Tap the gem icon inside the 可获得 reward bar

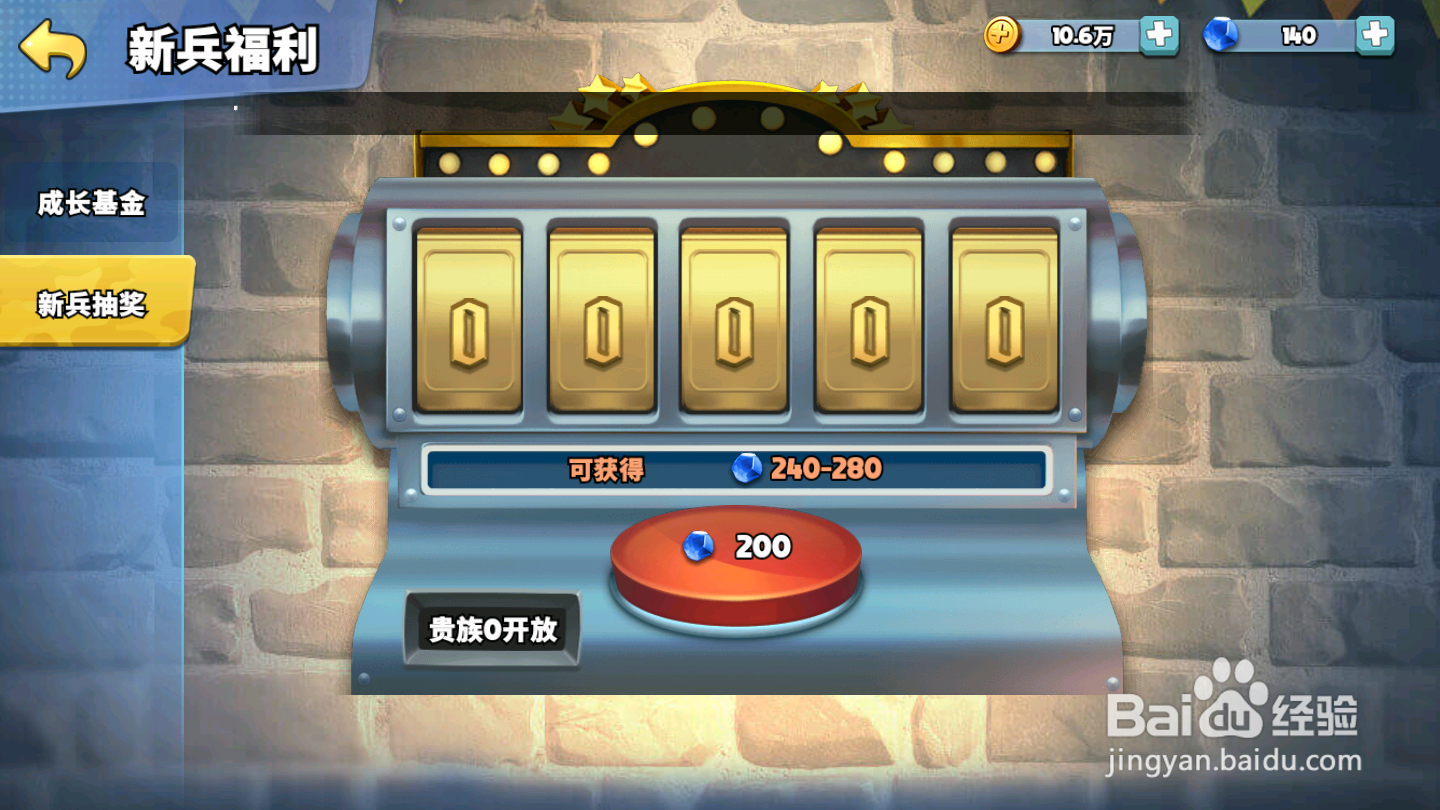pos(745,467)
